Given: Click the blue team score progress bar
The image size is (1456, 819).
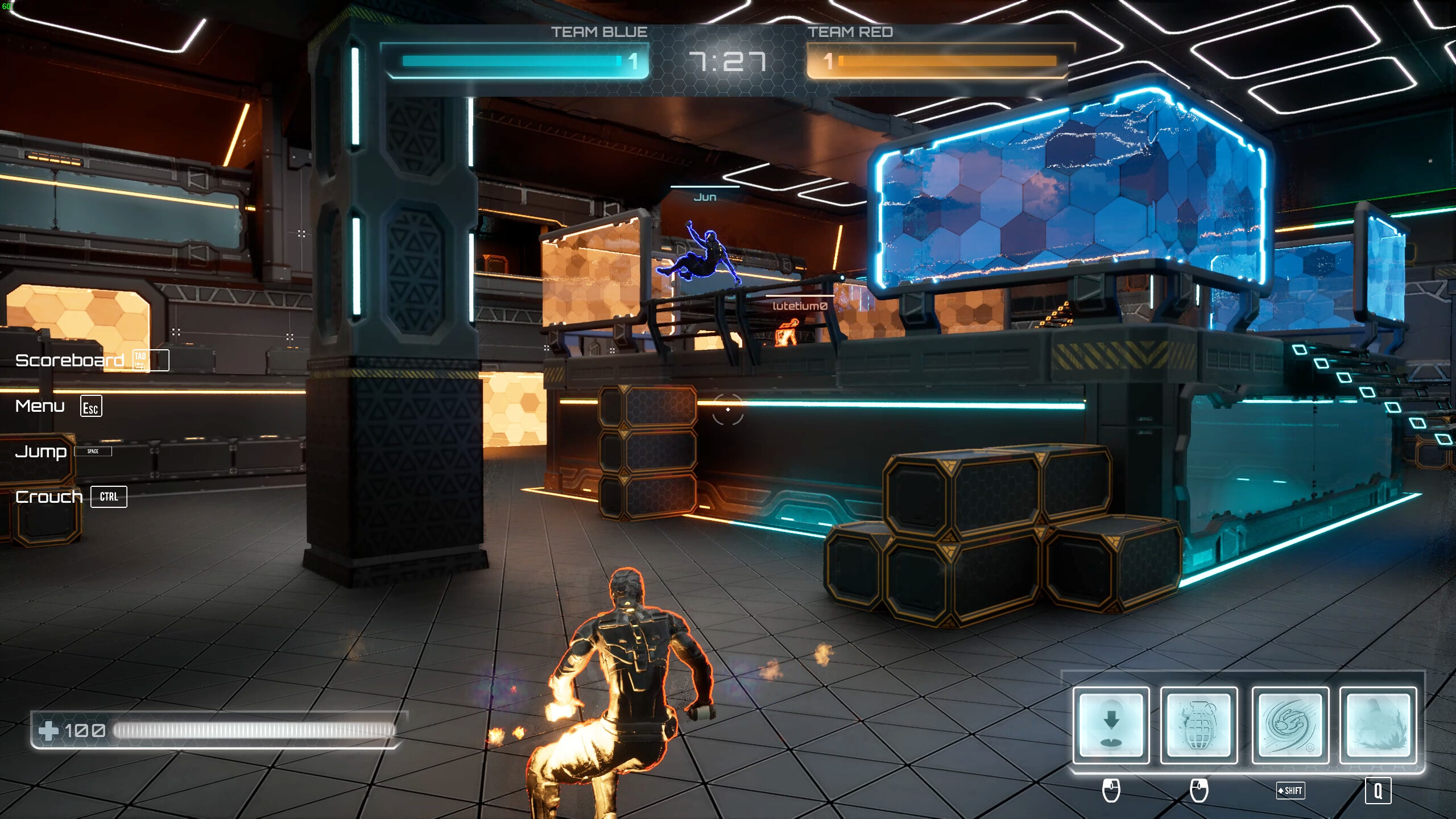Looking at the screenshot, I should 512,59.
